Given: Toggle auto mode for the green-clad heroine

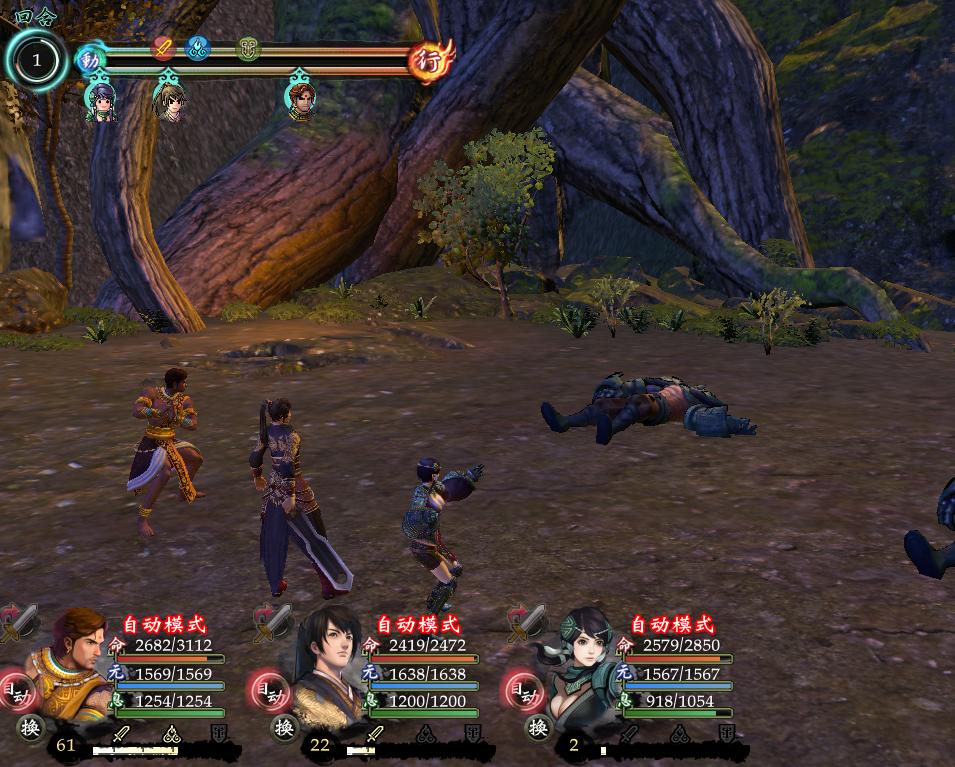Looking at the screenshot, I should [x=523, y=689].
